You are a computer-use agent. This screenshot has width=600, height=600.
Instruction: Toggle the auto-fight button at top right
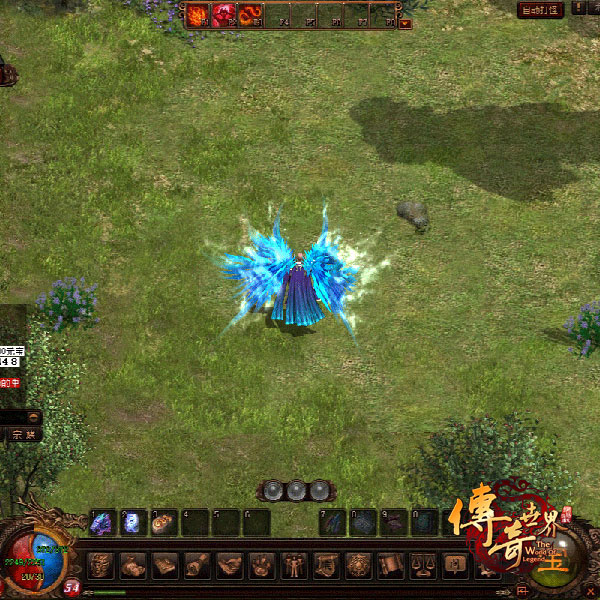point(540,10)
